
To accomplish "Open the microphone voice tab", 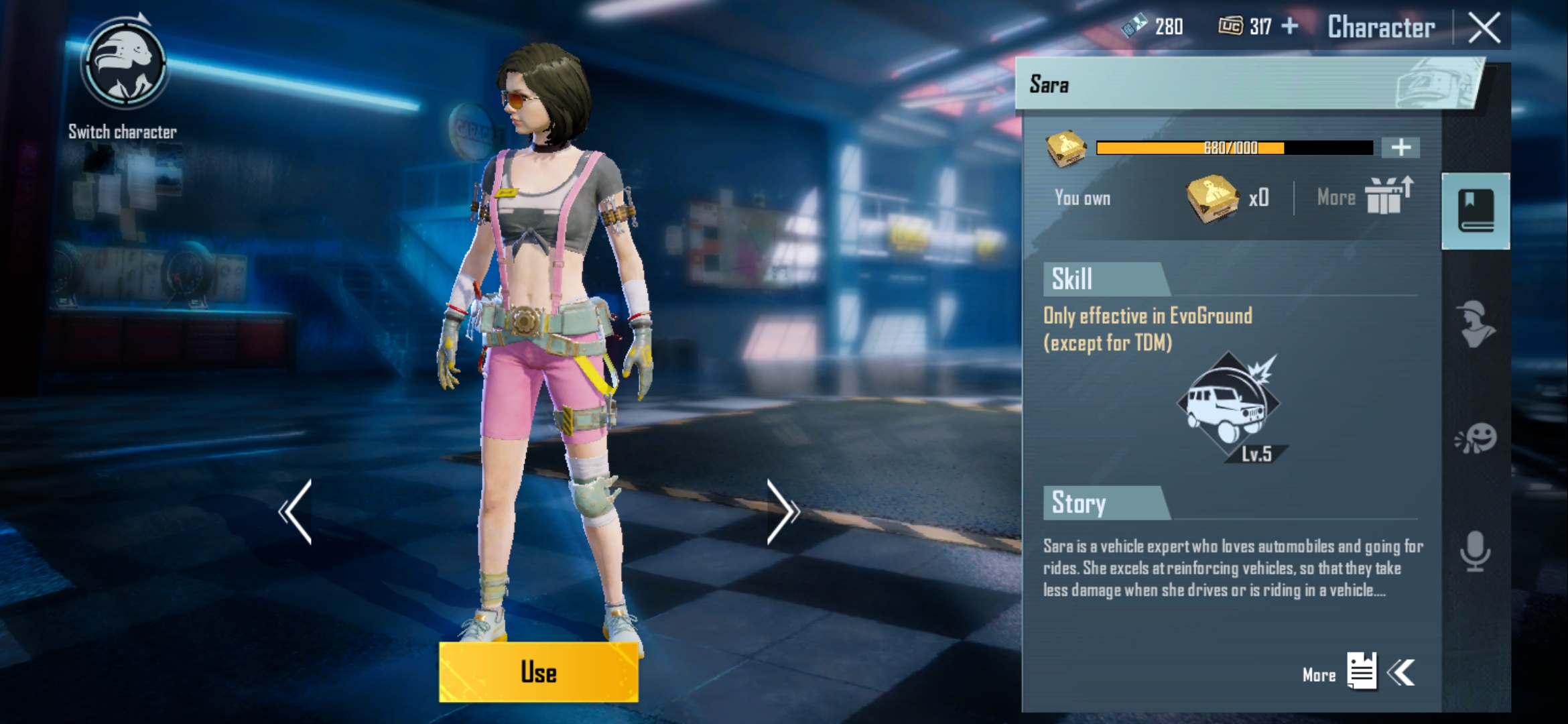I will click(1476, 552).
